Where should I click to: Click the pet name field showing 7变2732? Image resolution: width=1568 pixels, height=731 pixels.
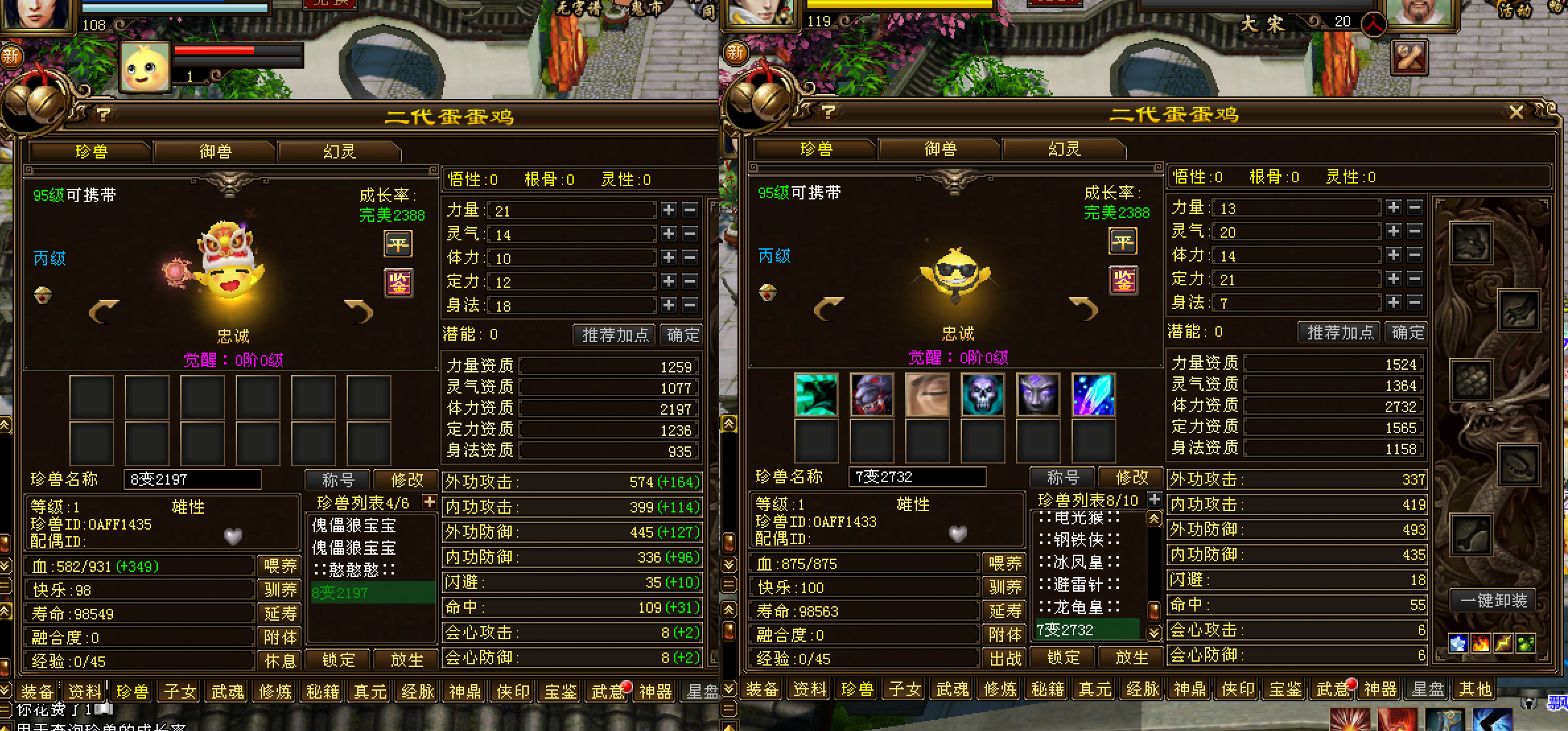(916, 477)
